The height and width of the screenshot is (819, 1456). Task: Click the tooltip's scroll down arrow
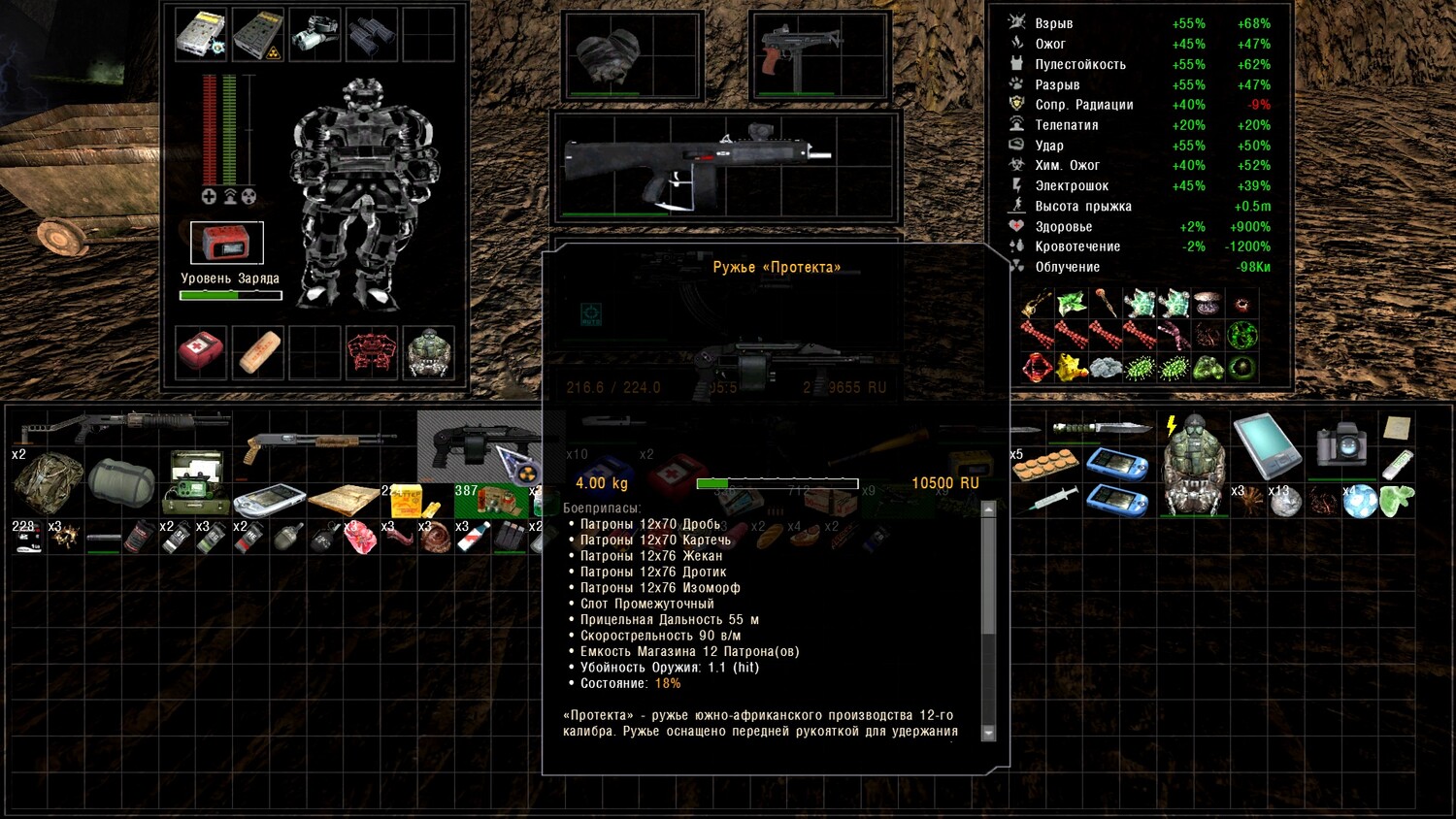988,734
